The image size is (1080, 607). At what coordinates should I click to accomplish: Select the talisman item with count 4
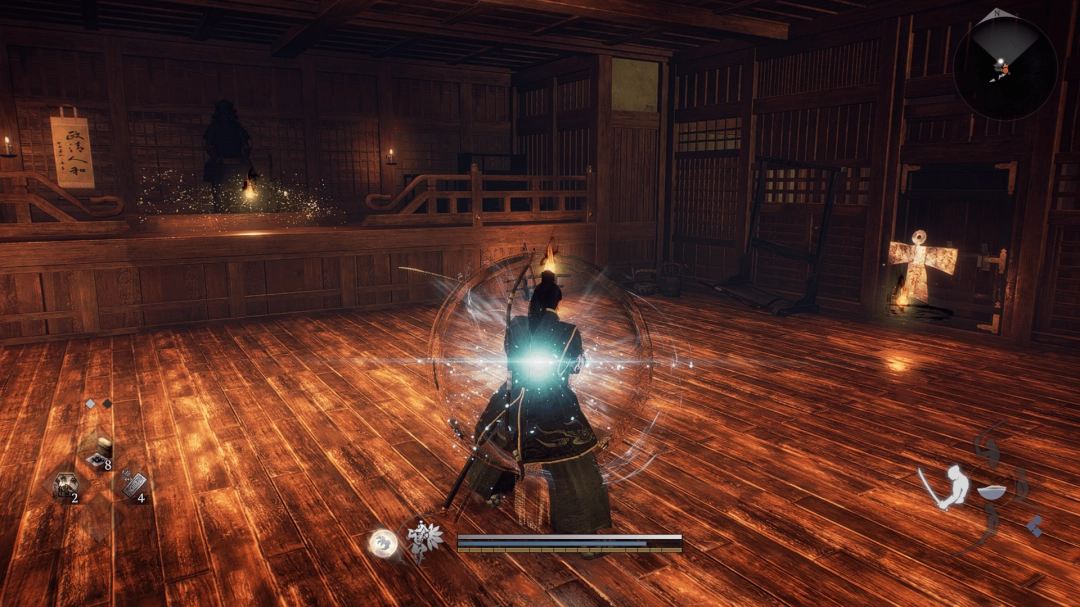point(133,487)
